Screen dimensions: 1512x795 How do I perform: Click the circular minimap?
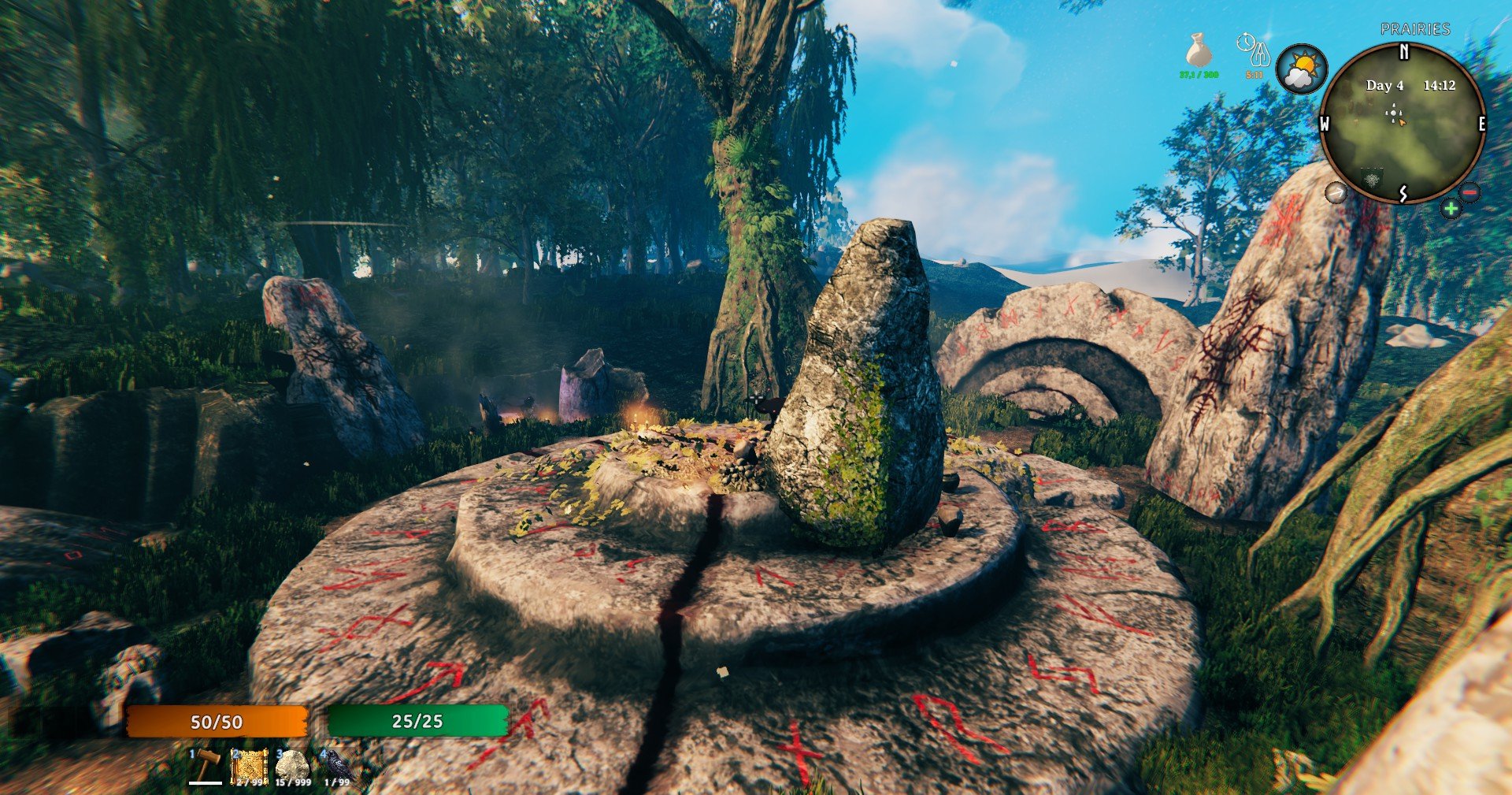click(x=1402, y=124)
